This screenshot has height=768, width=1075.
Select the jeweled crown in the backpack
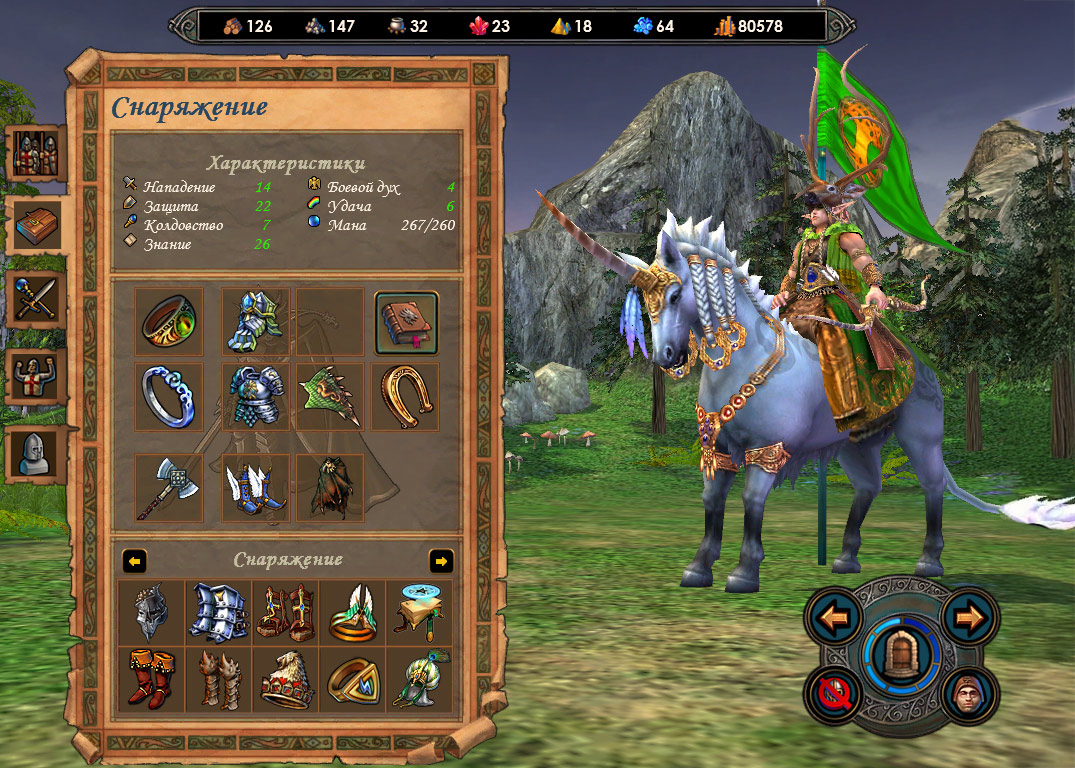coord(287,679)
